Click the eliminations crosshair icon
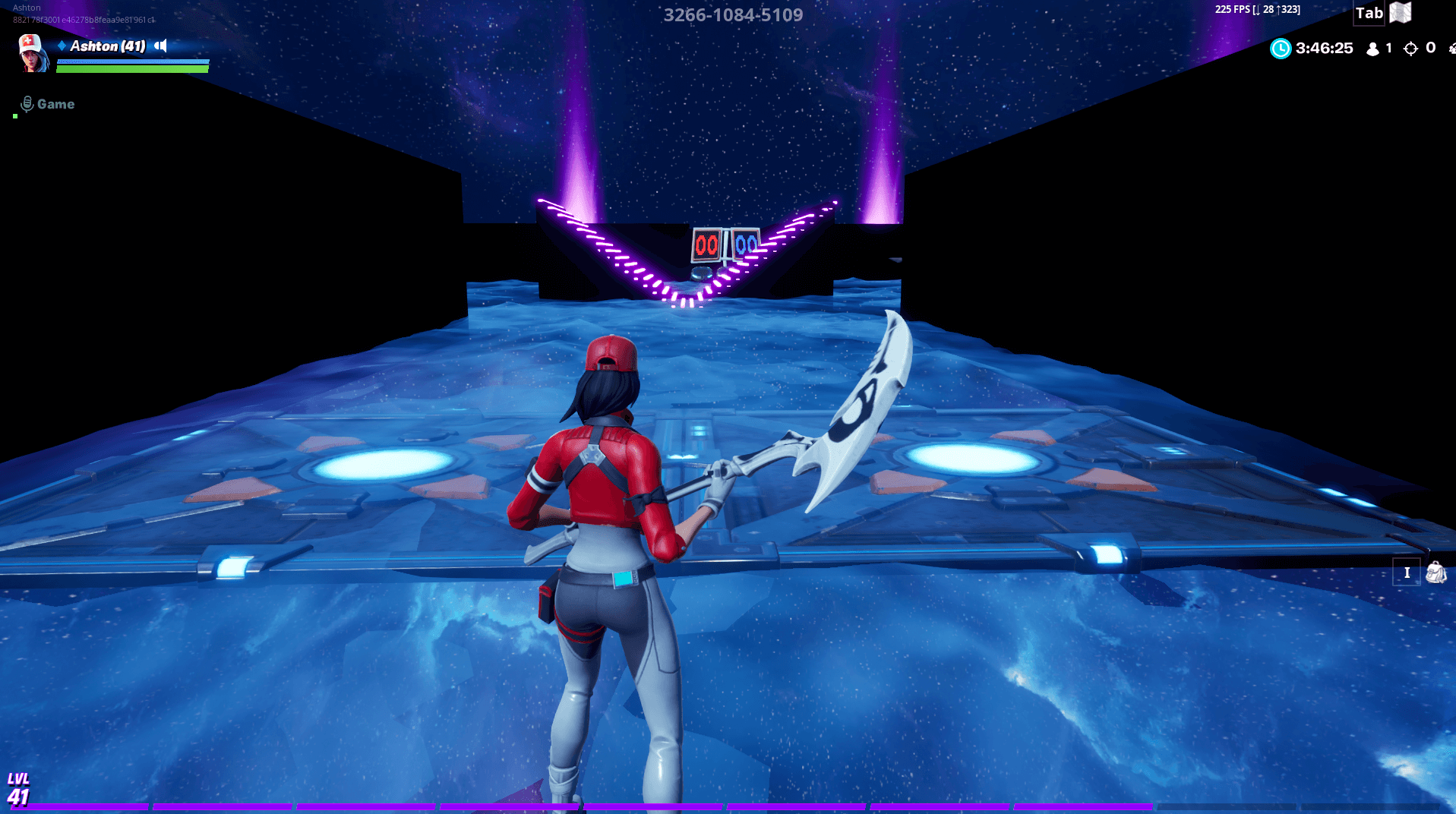Image resolution: width=1456 pixels, height=814 pixels. (x=1411, y=48)
